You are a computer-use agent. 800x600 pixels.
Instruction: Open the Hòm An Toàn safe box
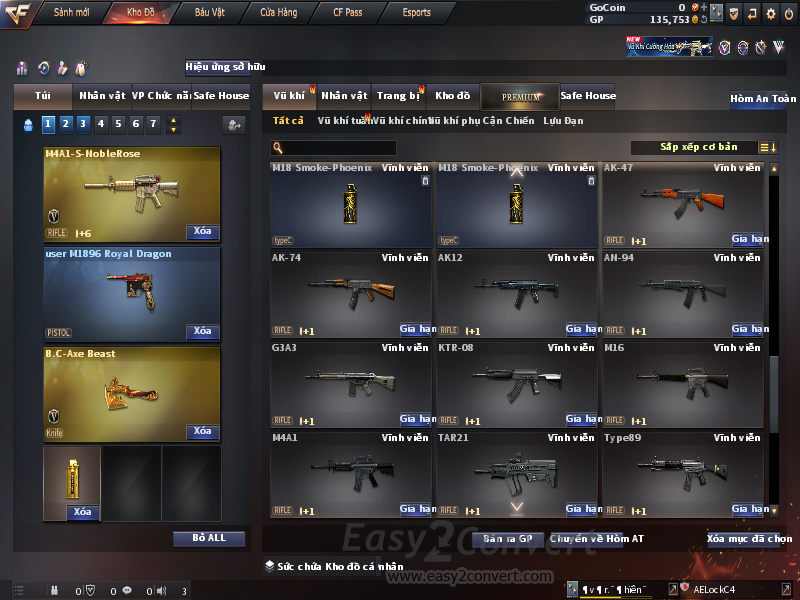point(763,99)
